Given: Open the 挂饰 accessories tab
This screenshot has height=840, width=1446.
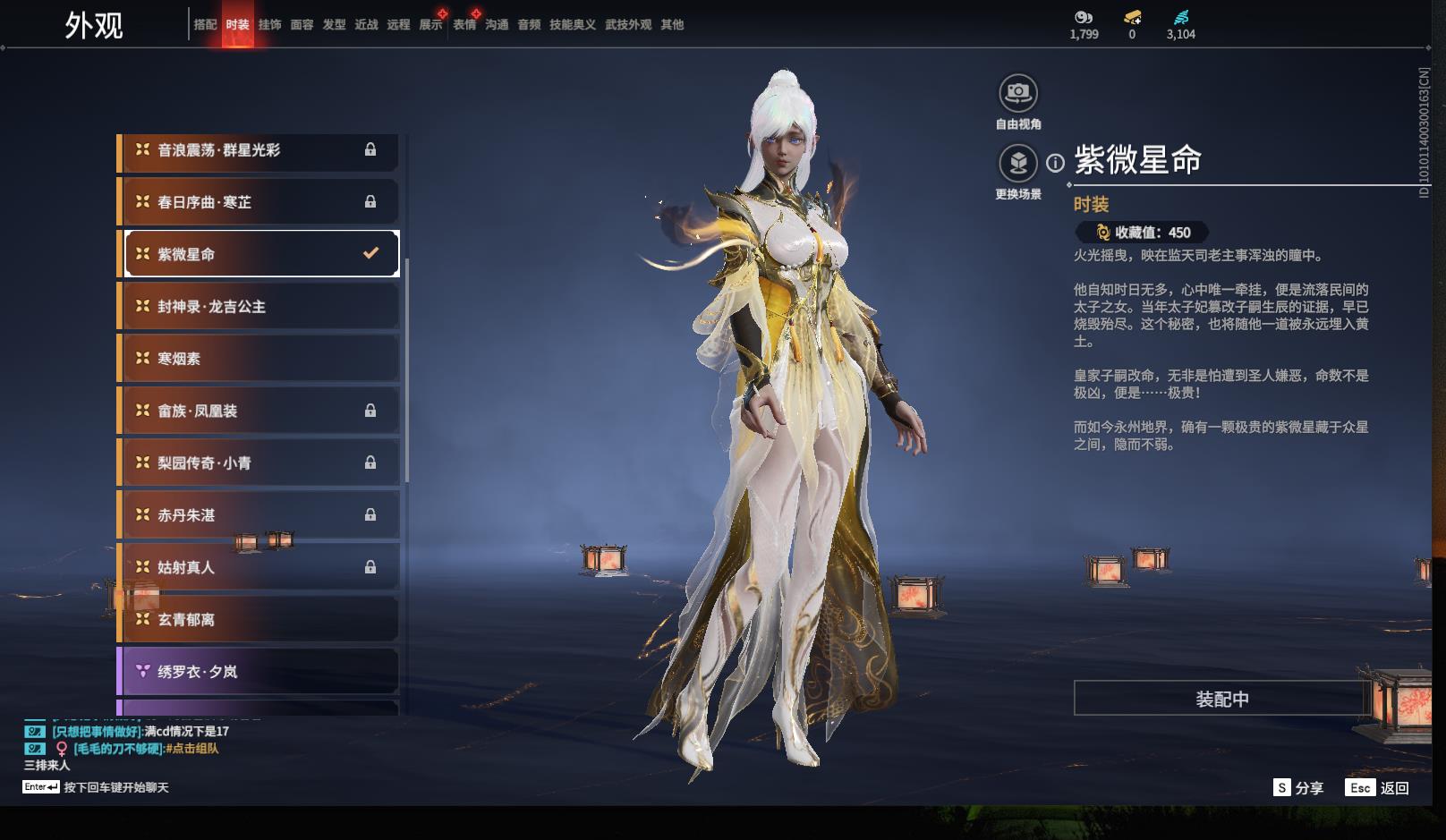Looking at the screenshot, I should pos(269,25).
